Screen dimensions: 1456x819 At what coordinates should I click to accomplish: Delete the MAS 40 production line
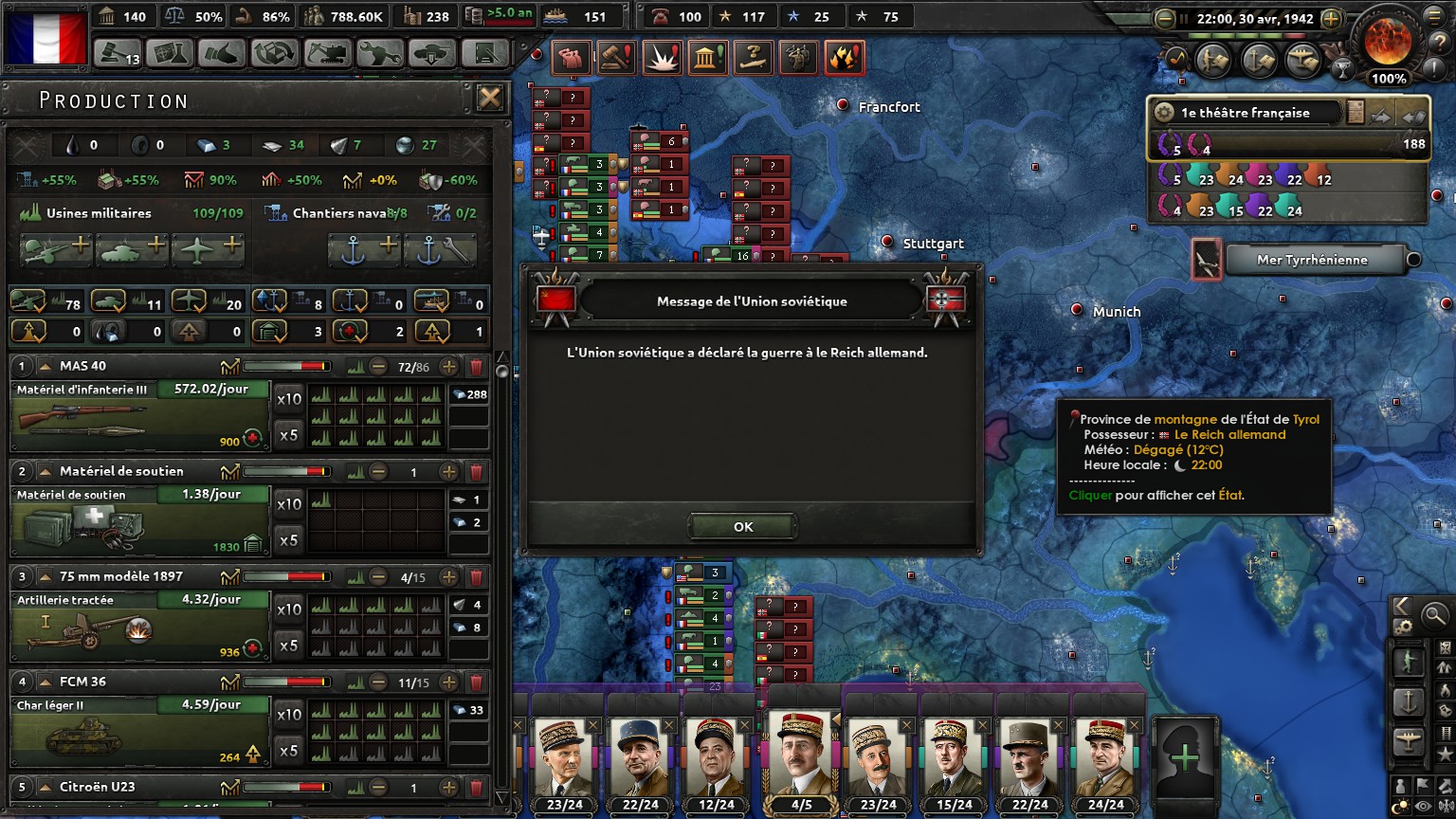click(x=477, y=367)
